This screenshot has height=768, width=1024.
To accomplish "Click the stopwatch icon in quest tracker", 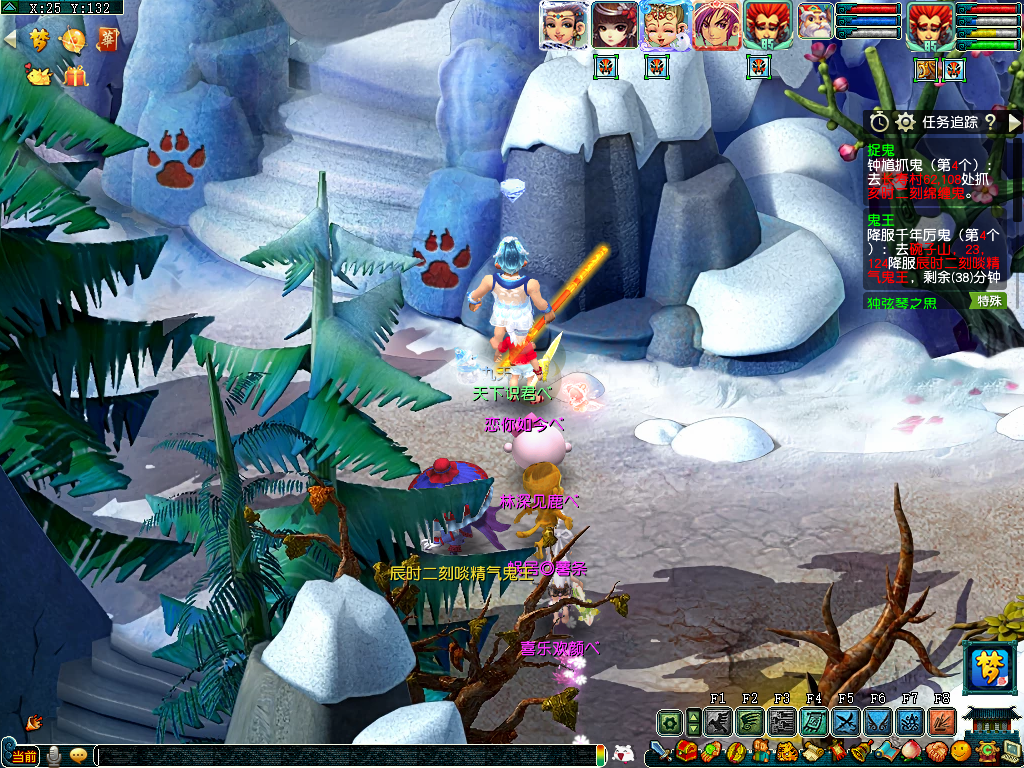I will 879,122.
